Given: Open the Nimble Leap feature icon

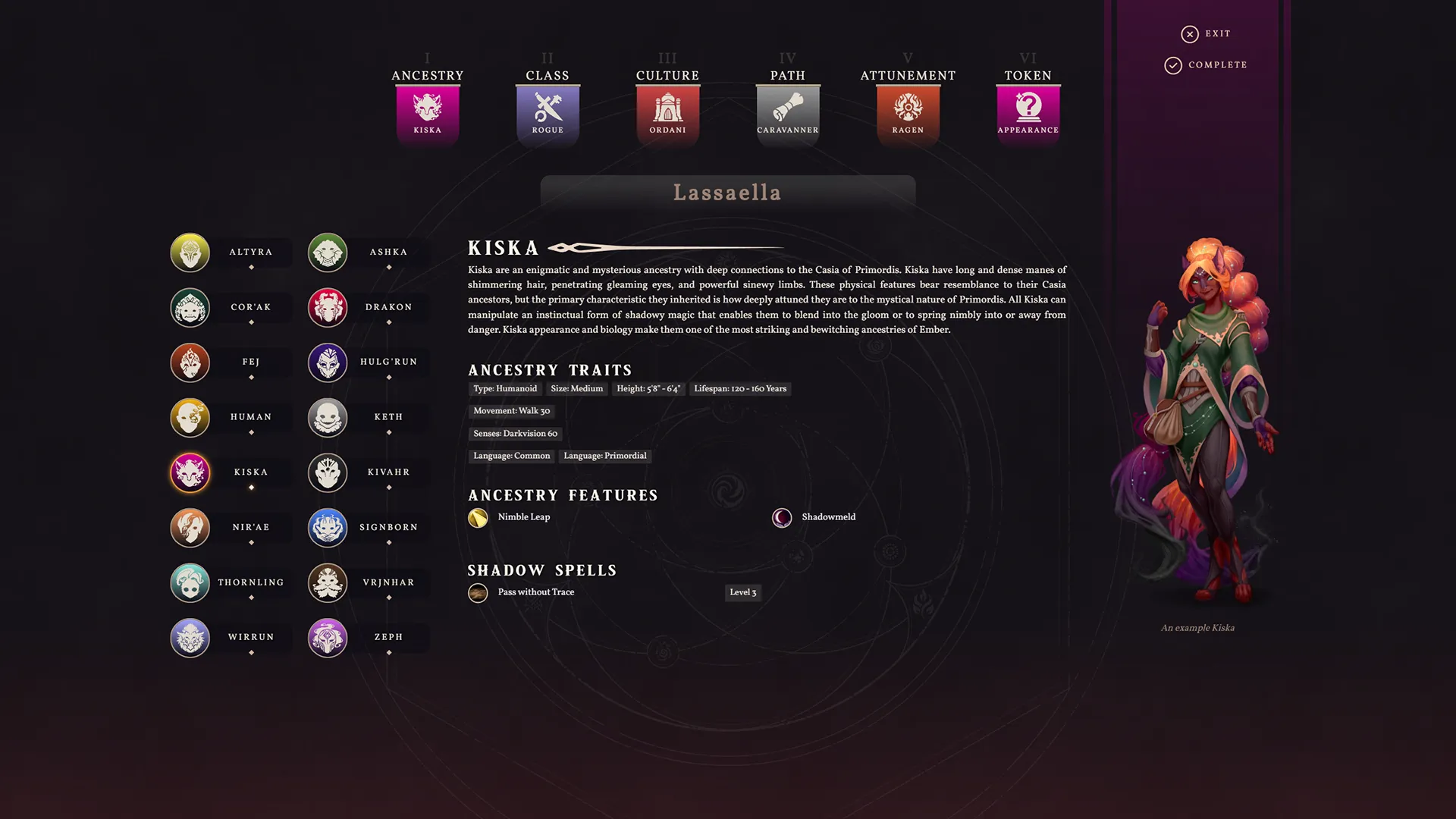Looking at the screenshot, I should coord(478,517).
